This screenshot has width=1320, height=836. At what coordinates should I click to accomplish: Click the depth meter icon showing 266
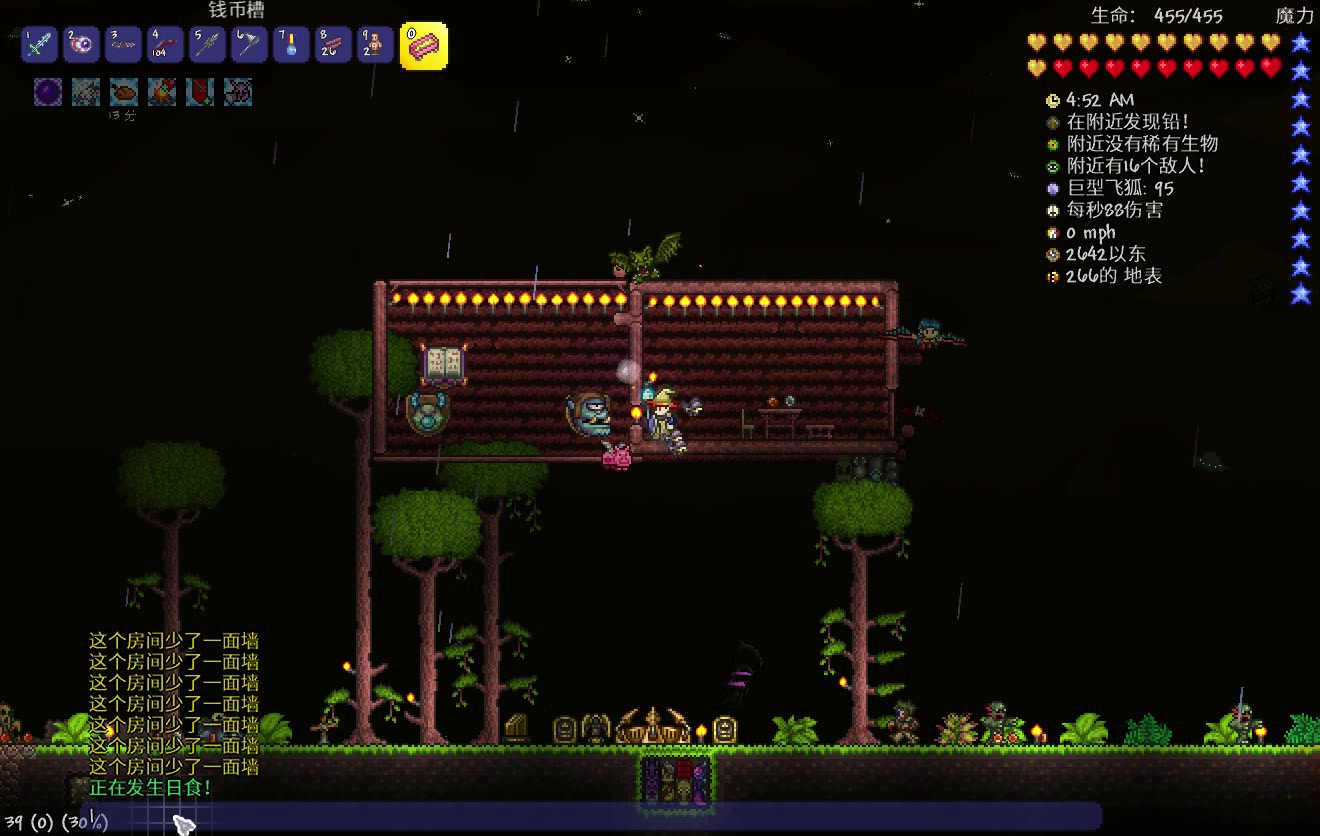click(1052, 276)
